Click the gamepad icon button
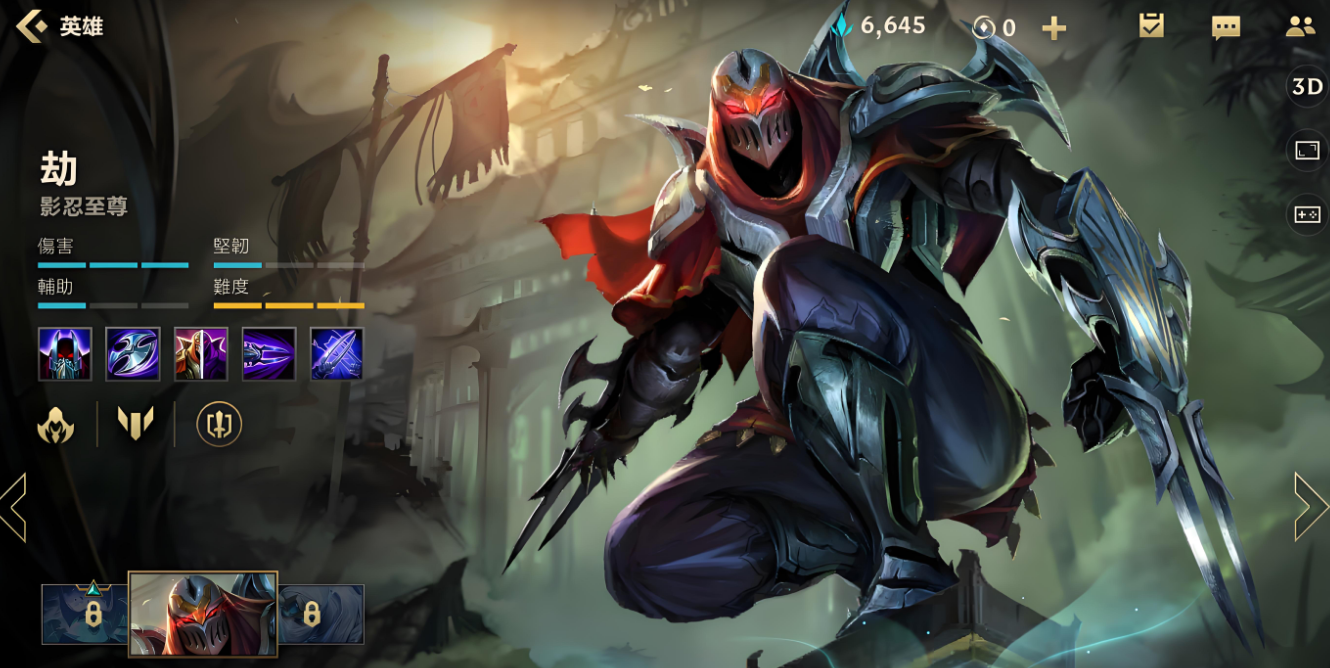This screenshot has width=1330, height=668. [x=1307, y=213]
